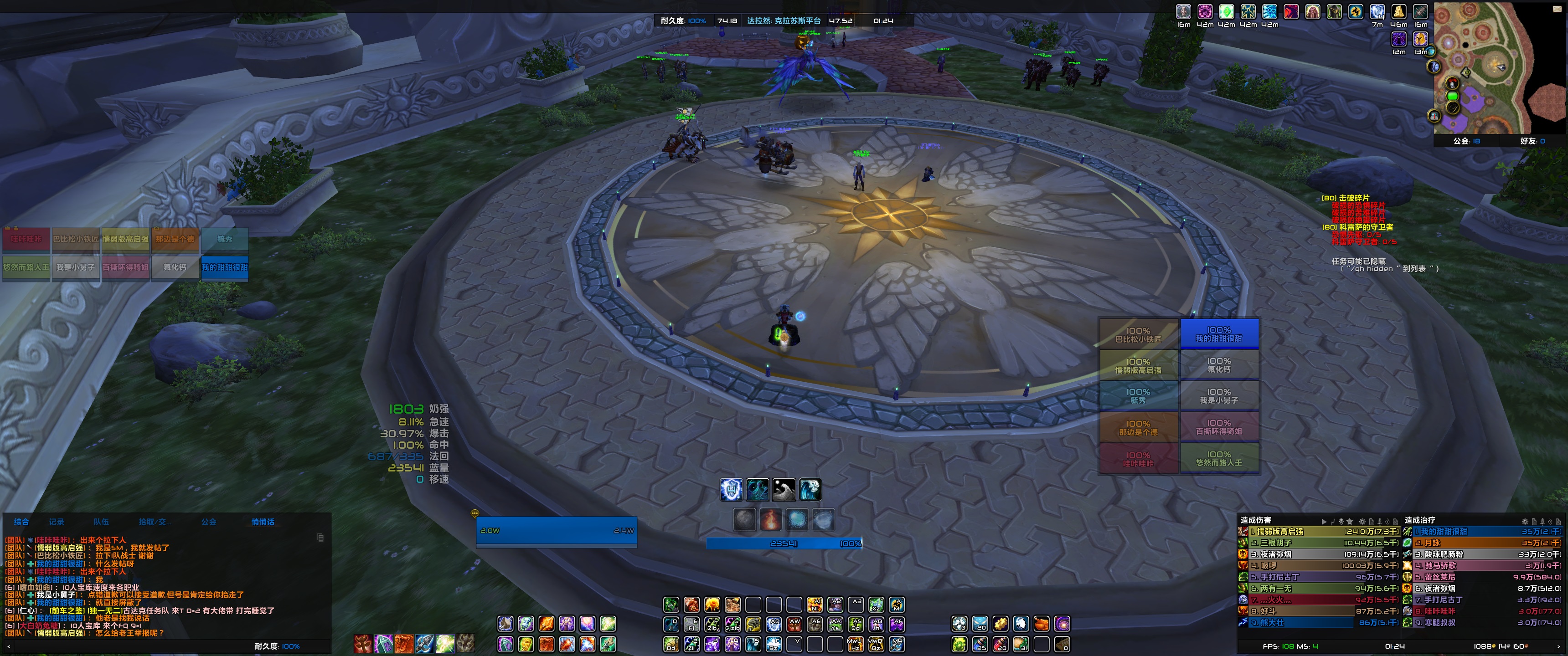The height and width of the screenshot is (656, 1568).
Task: Click the 造成治疗 healing meter title
Action: pyautogui.click(x=1419, y=520)
